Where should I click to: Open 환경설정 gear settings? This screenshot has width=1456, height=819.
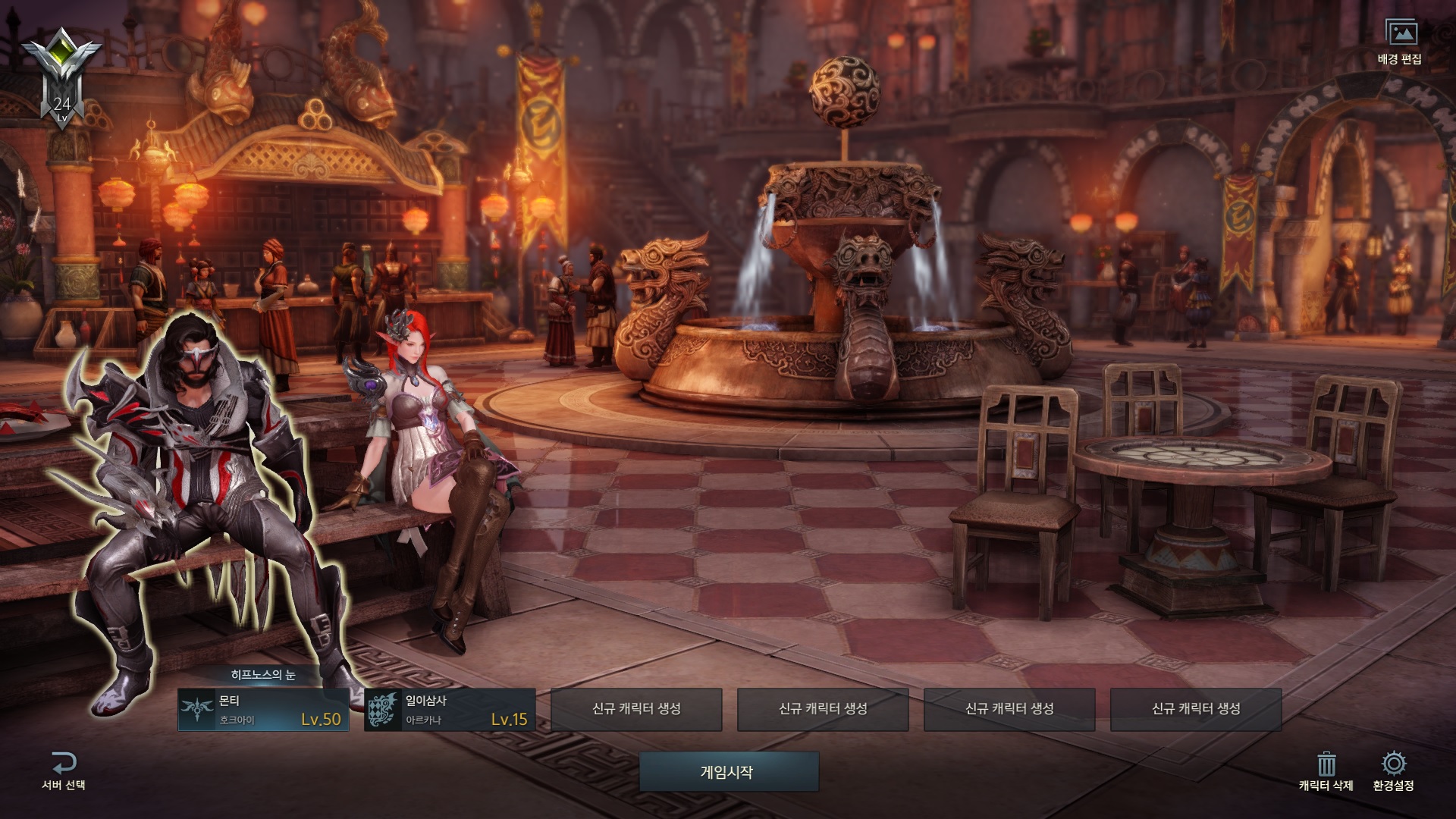point(1393,764)
